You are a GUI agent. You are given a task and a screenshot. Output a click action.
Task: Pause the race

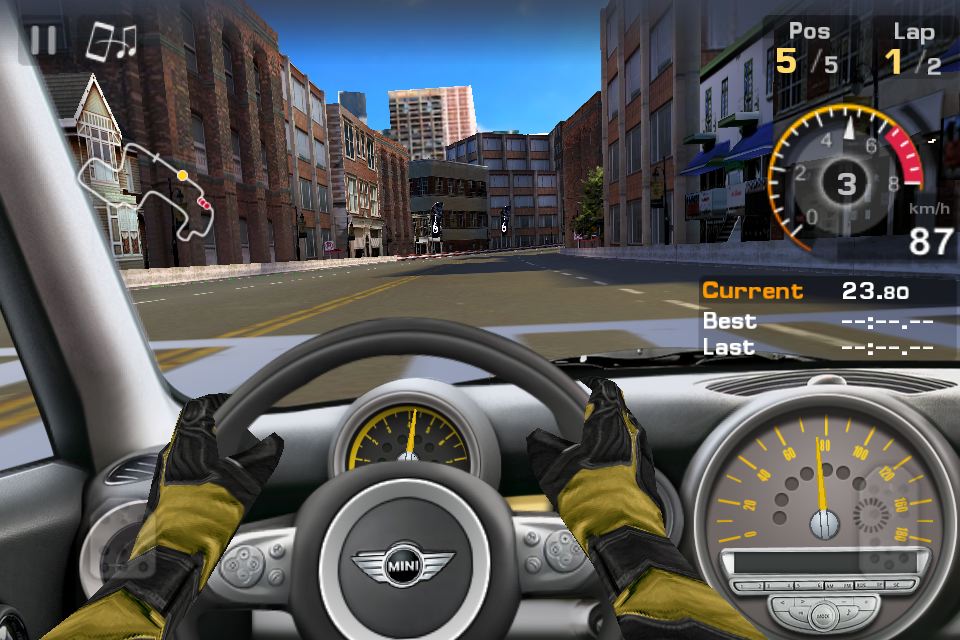[x=43, y=40]
